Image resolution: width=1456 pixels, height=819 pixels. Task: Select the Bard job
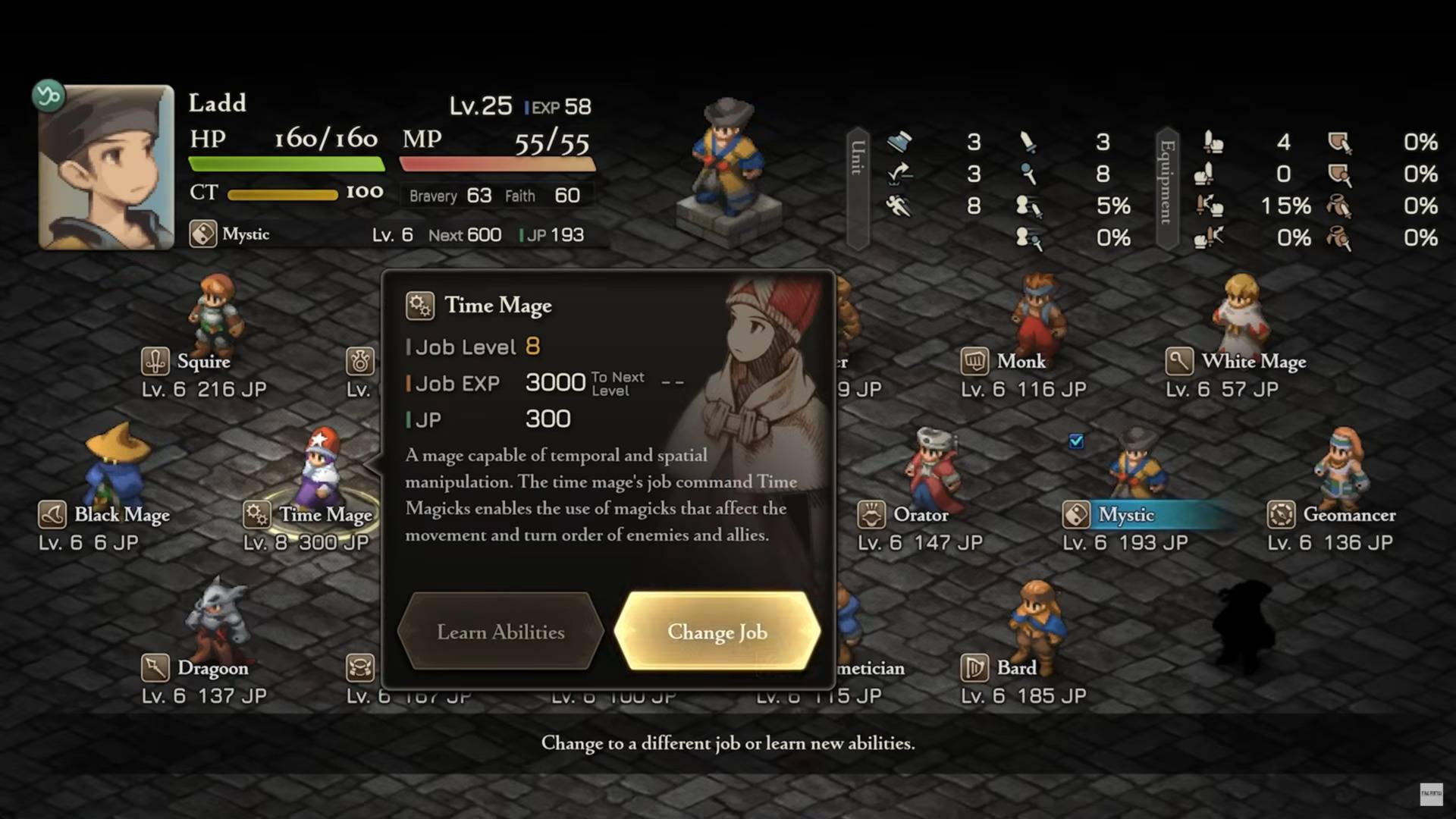(1016, 668)
